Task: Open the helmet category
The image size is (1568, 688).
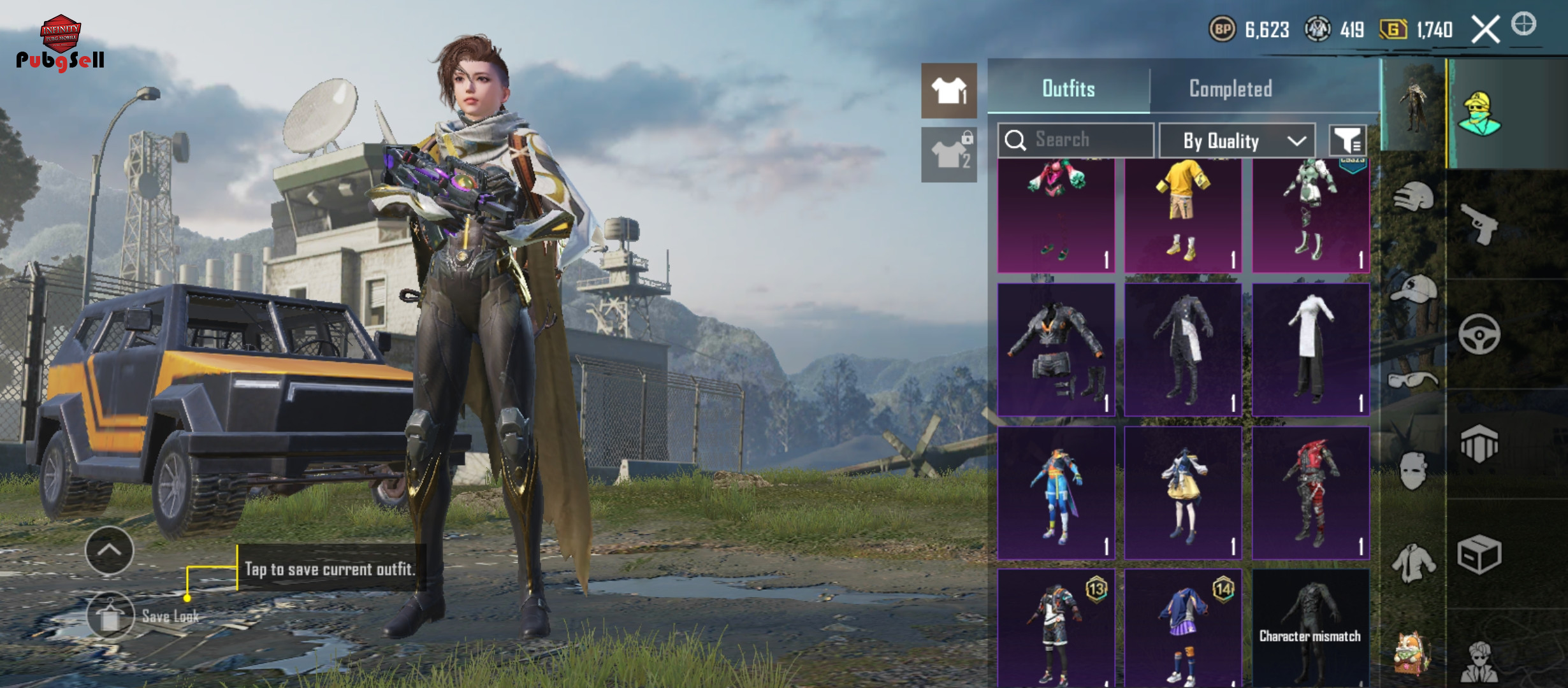Action: [x=1413, y=197]
